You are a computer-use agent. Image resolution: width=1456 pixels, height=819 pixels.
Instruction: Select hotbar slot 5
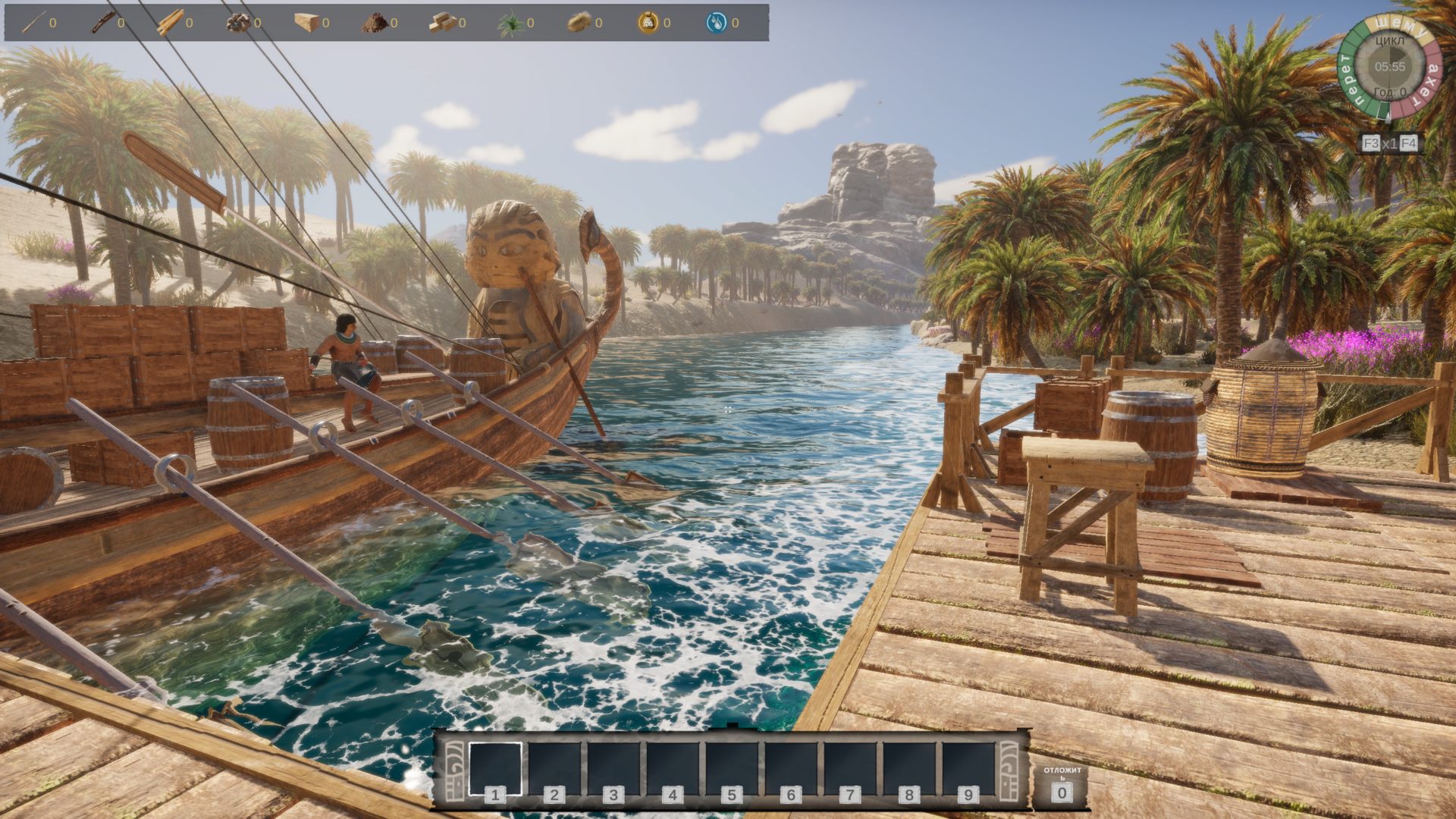(732, 768)
